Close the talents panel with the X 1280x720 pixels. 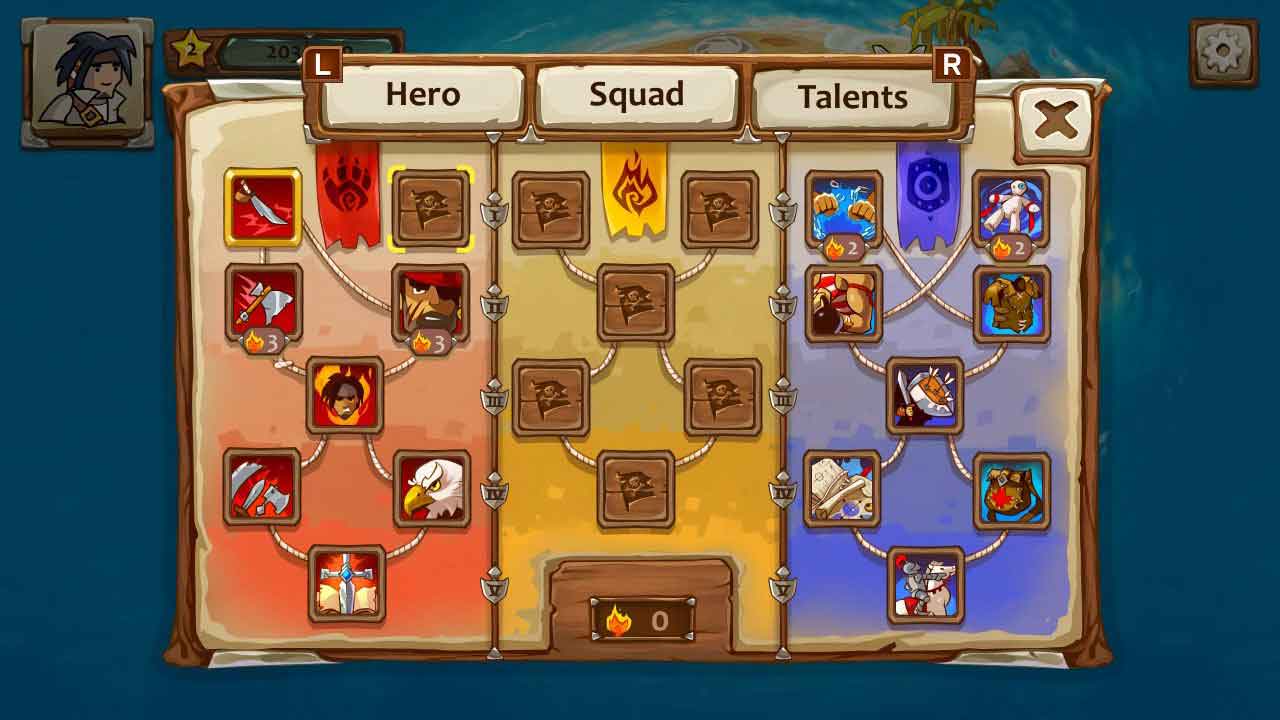1056,121
